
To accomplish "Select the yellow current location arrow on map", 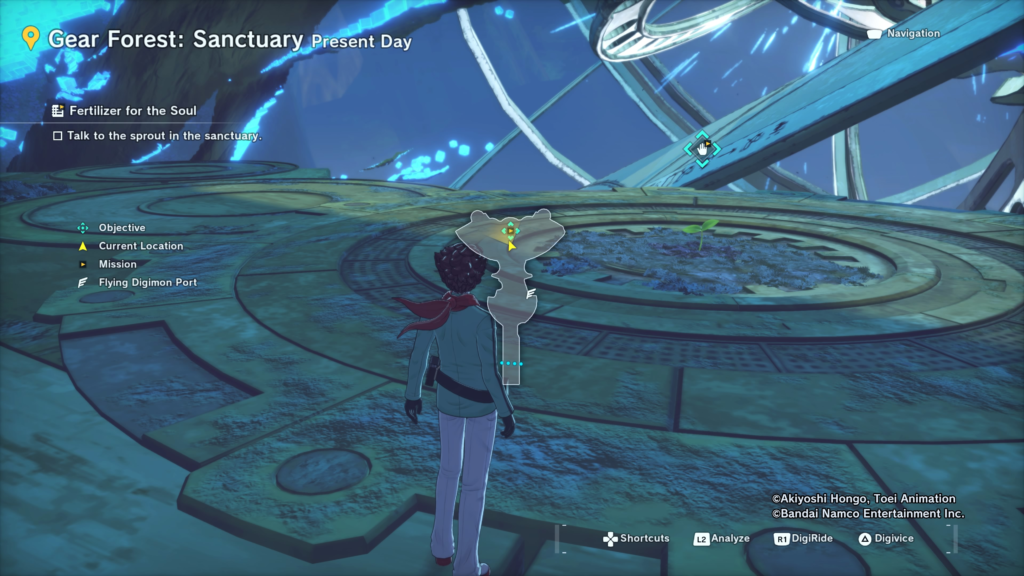I will (x=511, y=243).
